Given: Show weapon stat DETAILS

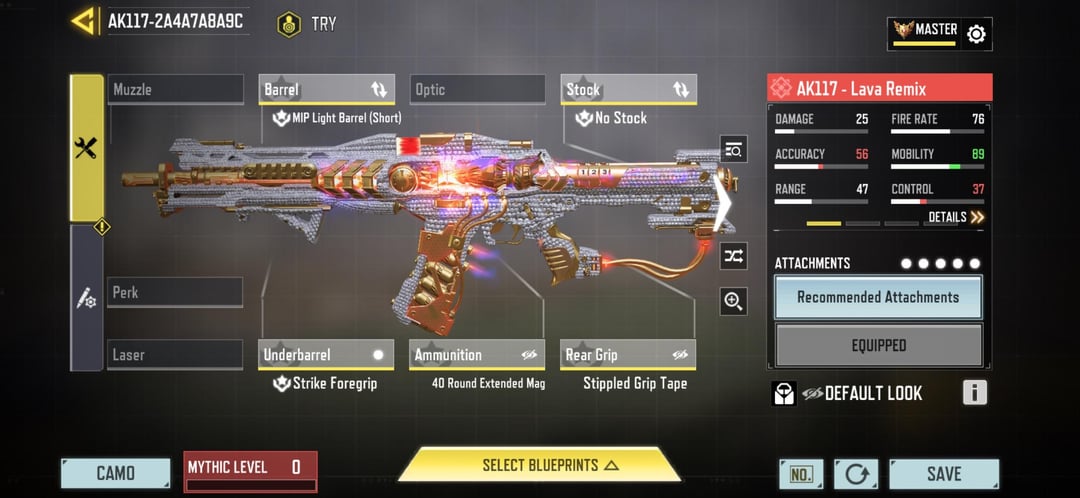Looking at the screenshot, I should (955, 217).
